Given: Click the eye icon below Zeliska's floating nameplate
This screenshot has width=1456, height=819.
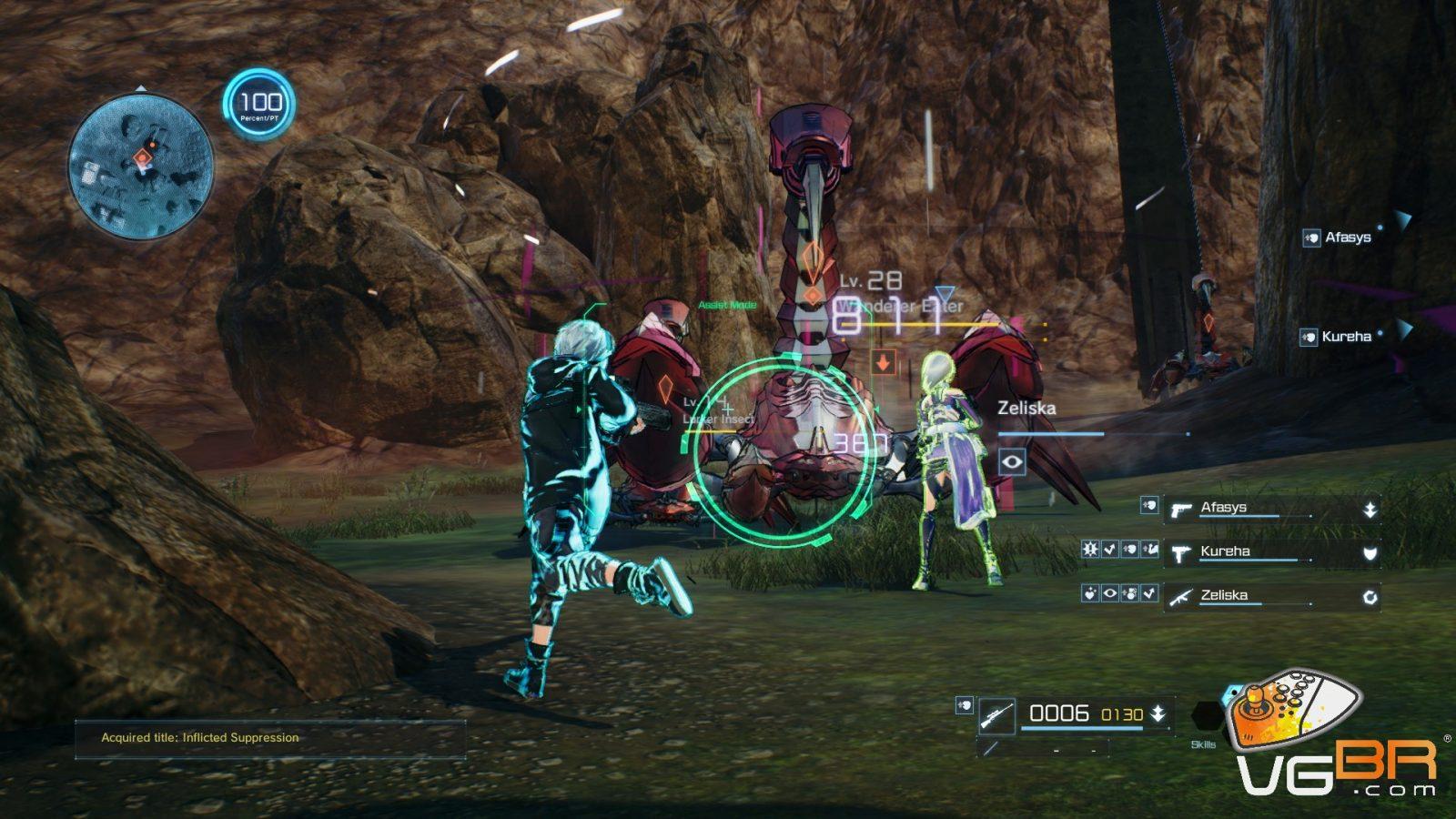Looking at the screenshot, I should coord(1012,462).
